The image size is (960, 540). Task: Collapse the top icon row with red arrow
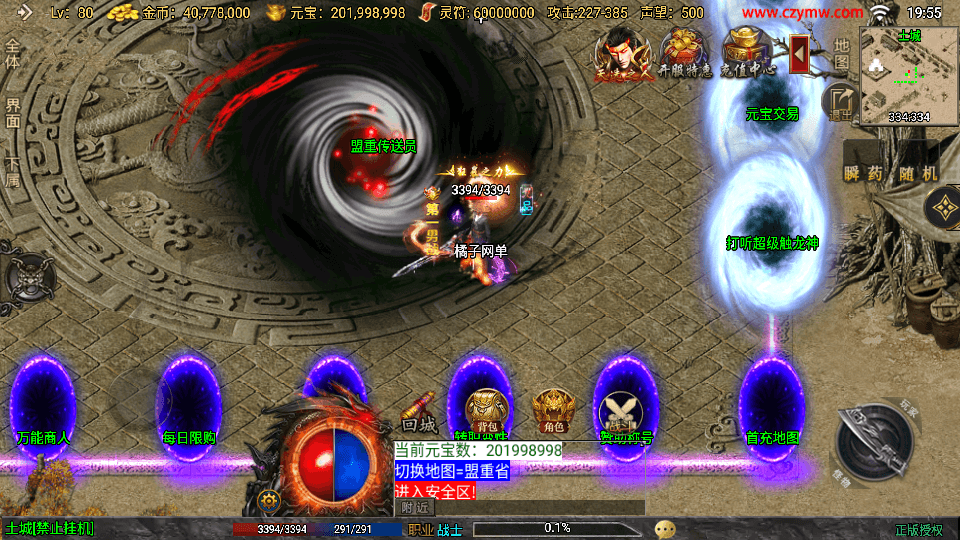(799, 53)
